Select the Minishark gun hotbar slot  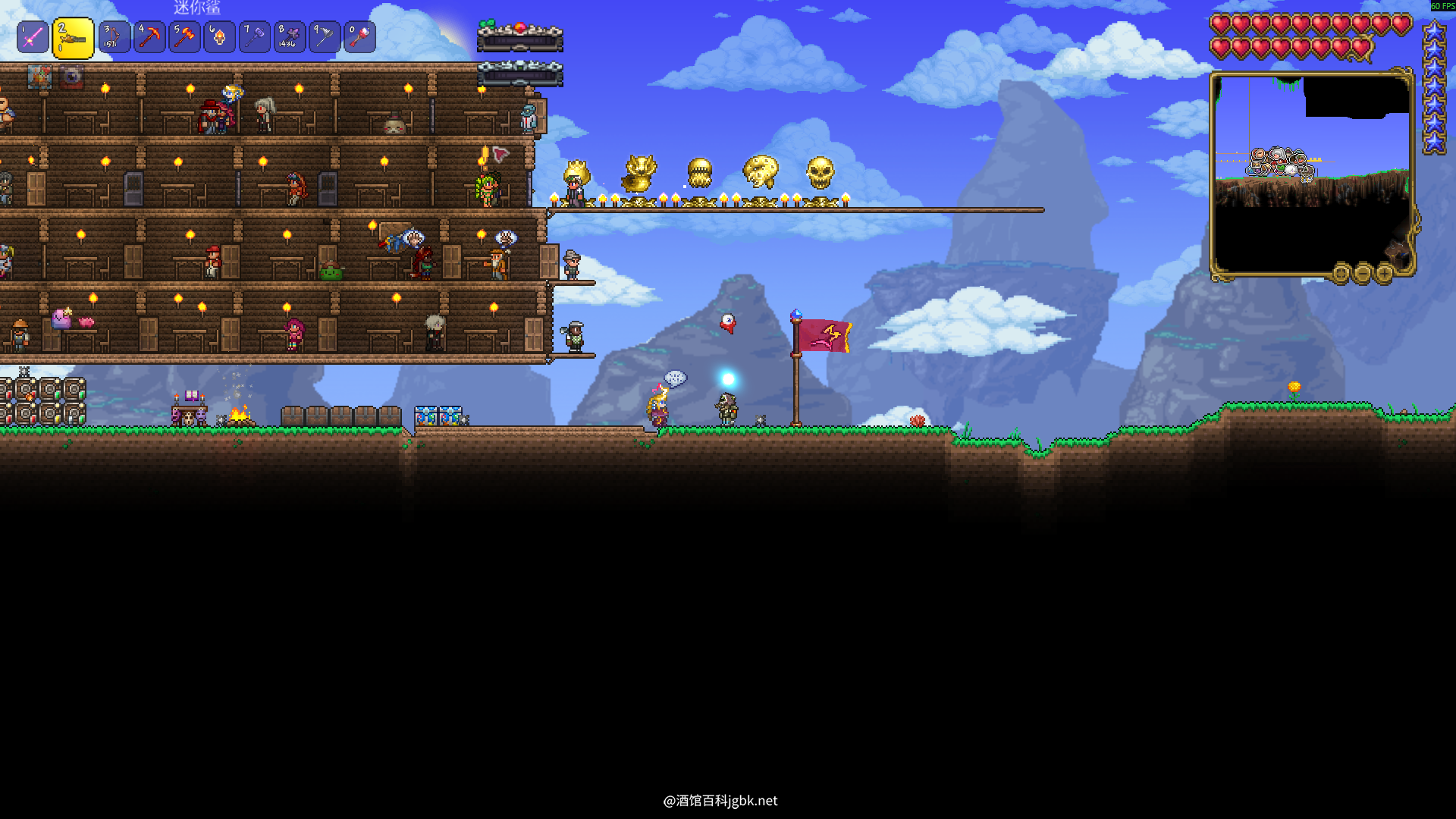(73, 38)
